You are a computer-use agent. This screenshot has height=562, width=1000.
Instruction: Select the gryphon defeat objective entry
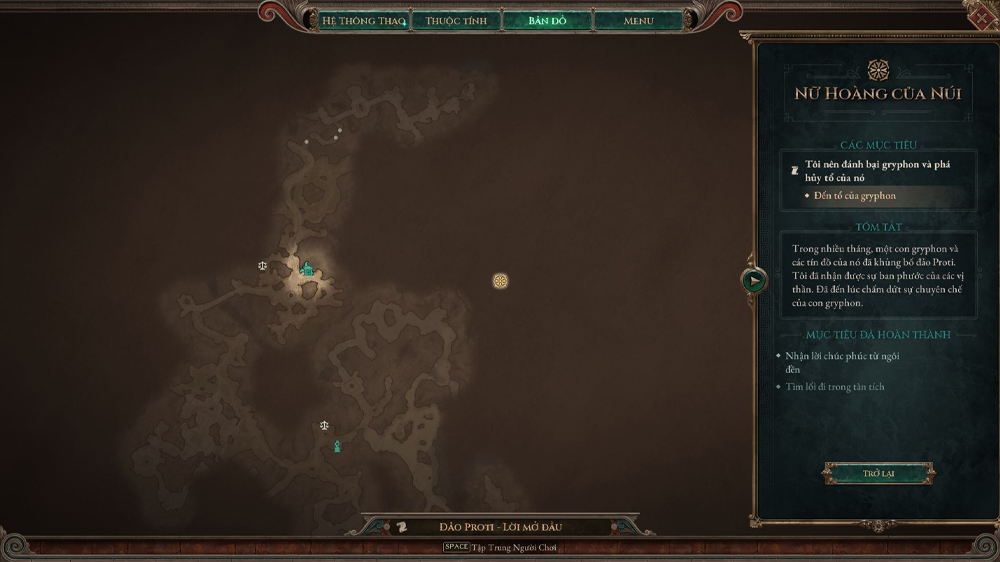[x=877, y=170]
